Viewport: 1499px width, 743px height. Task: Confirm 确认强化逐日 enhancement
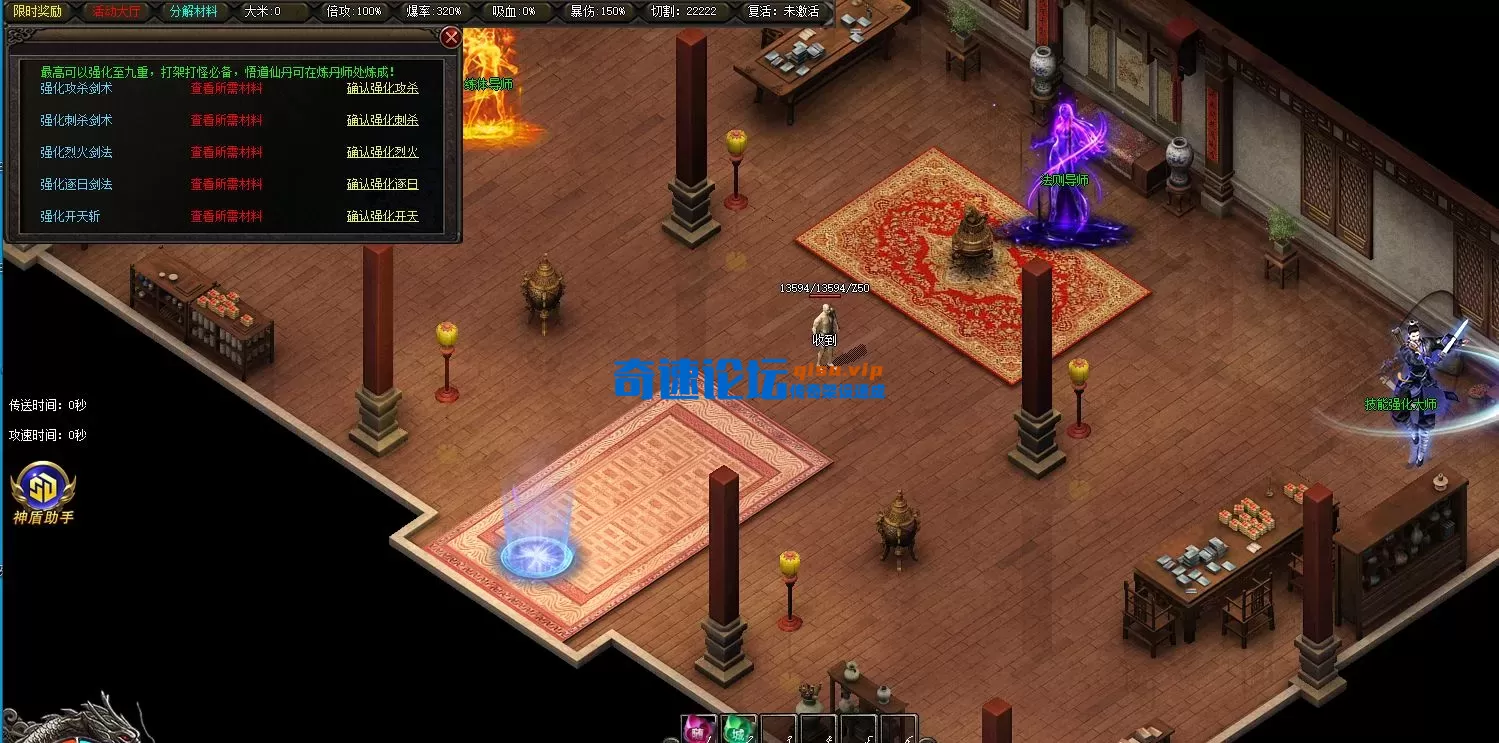point(382,184)
